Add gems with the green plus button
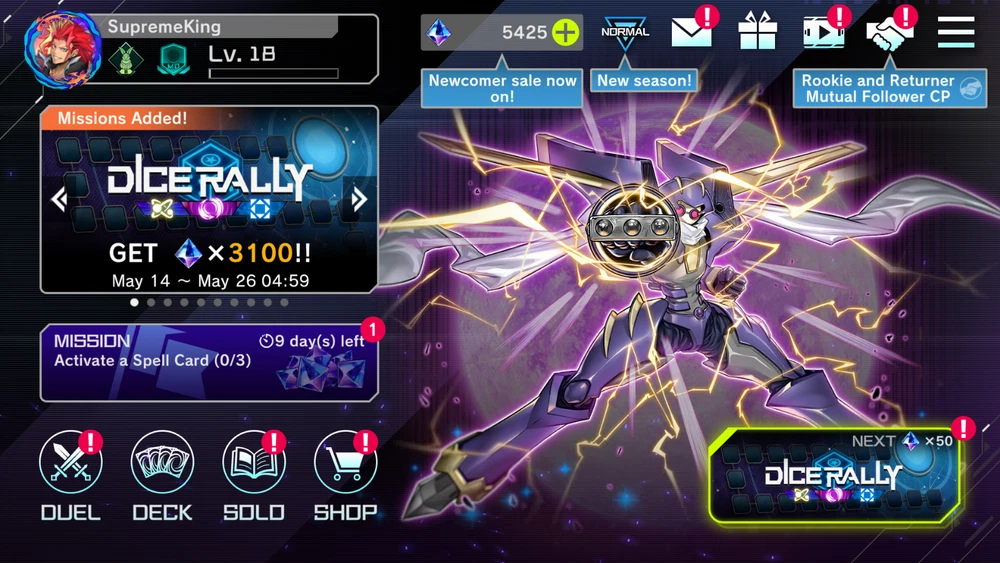Image resolution: width=1000 pixels, height=563 pixels. pos(566,32)
